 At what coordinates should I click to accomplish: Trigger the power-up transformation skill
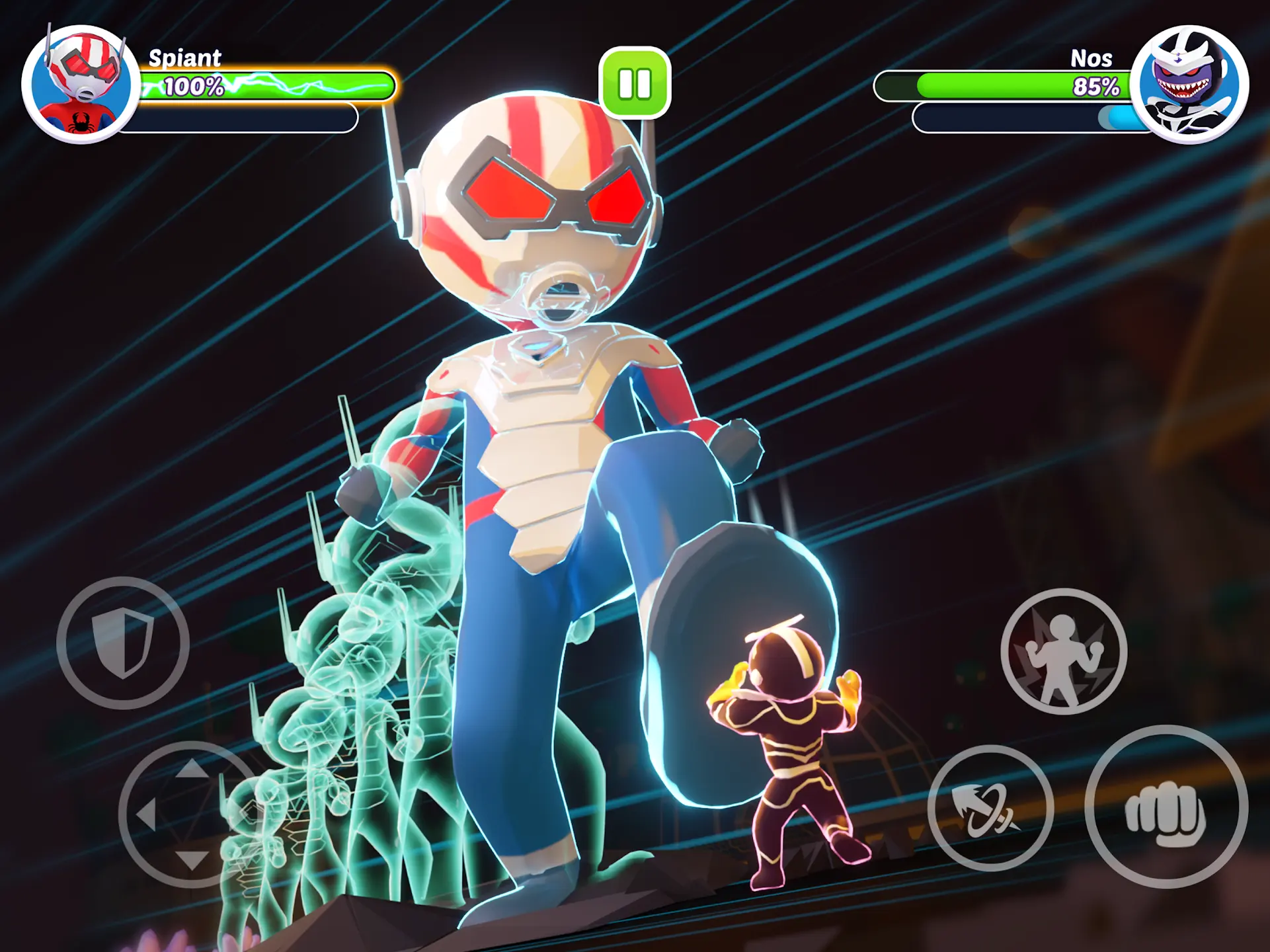pyautogui.click(x=1064, y=651)
